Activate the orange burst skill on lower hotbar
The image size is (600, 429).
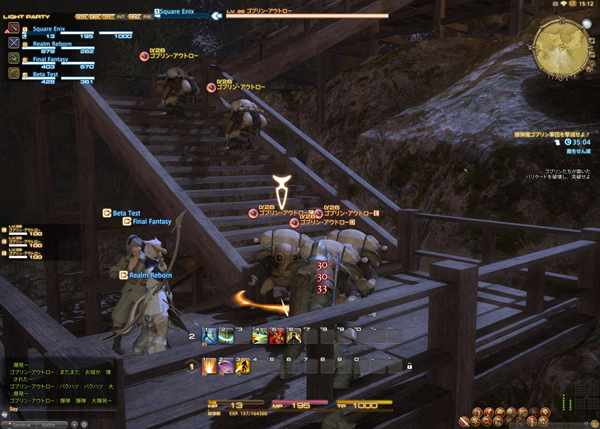[210, 366]
